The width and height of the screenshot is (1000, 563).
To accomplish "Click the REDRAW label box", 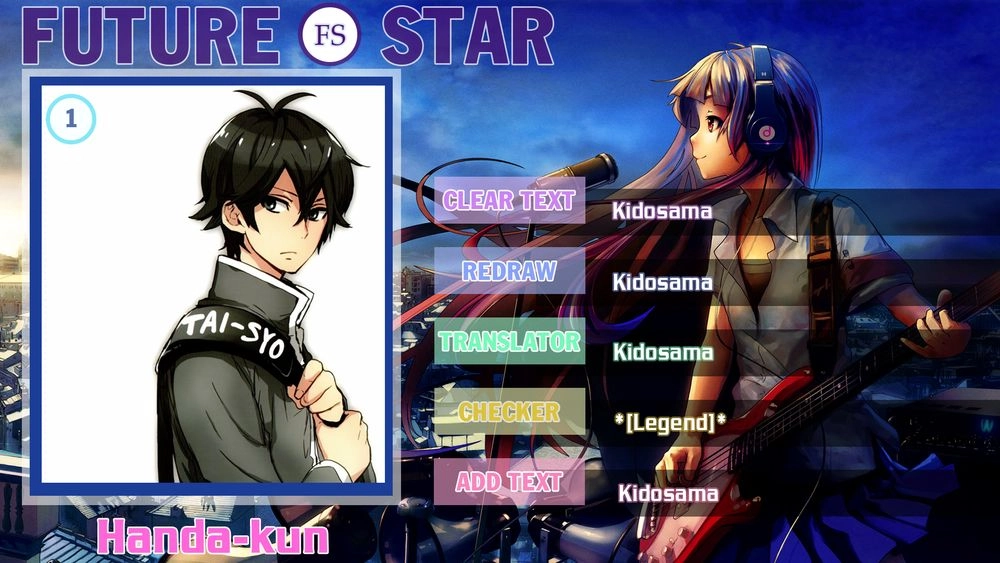I will click(509, 271).
